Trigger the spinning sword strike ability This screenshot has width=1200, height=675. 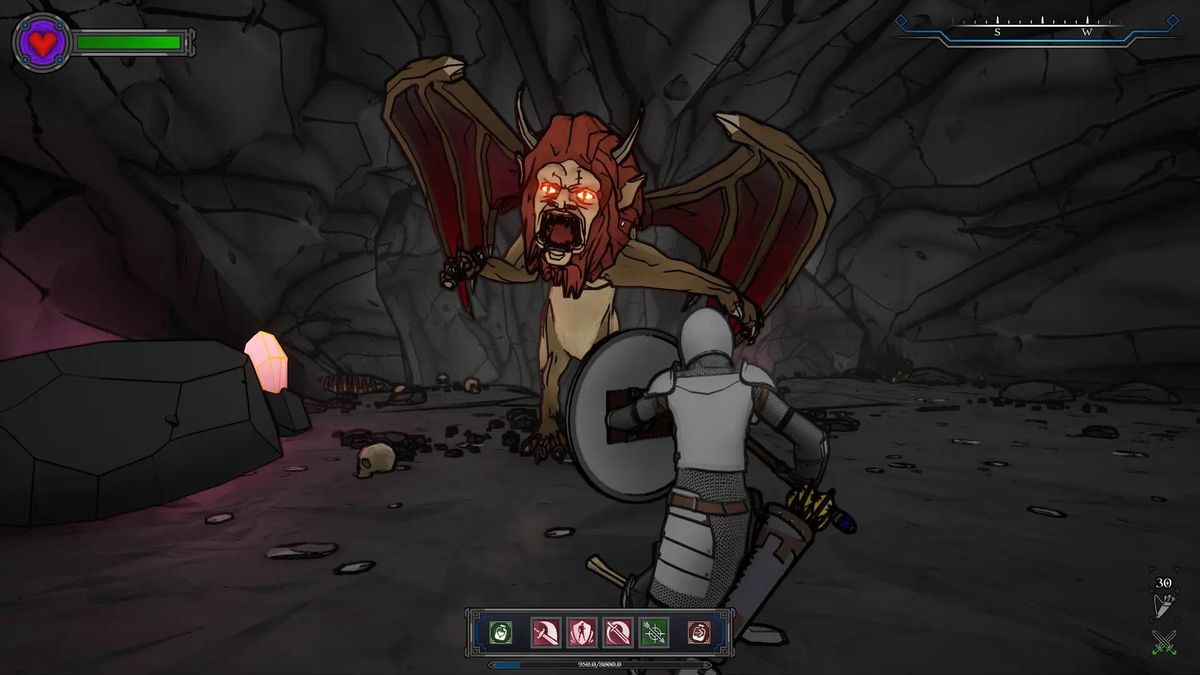coord(617,632)
